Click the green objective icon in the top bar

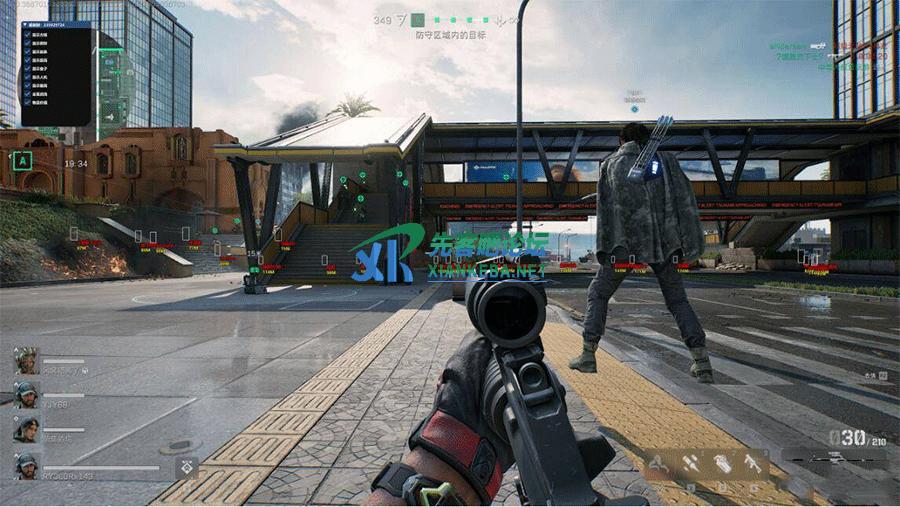point(418,20)
